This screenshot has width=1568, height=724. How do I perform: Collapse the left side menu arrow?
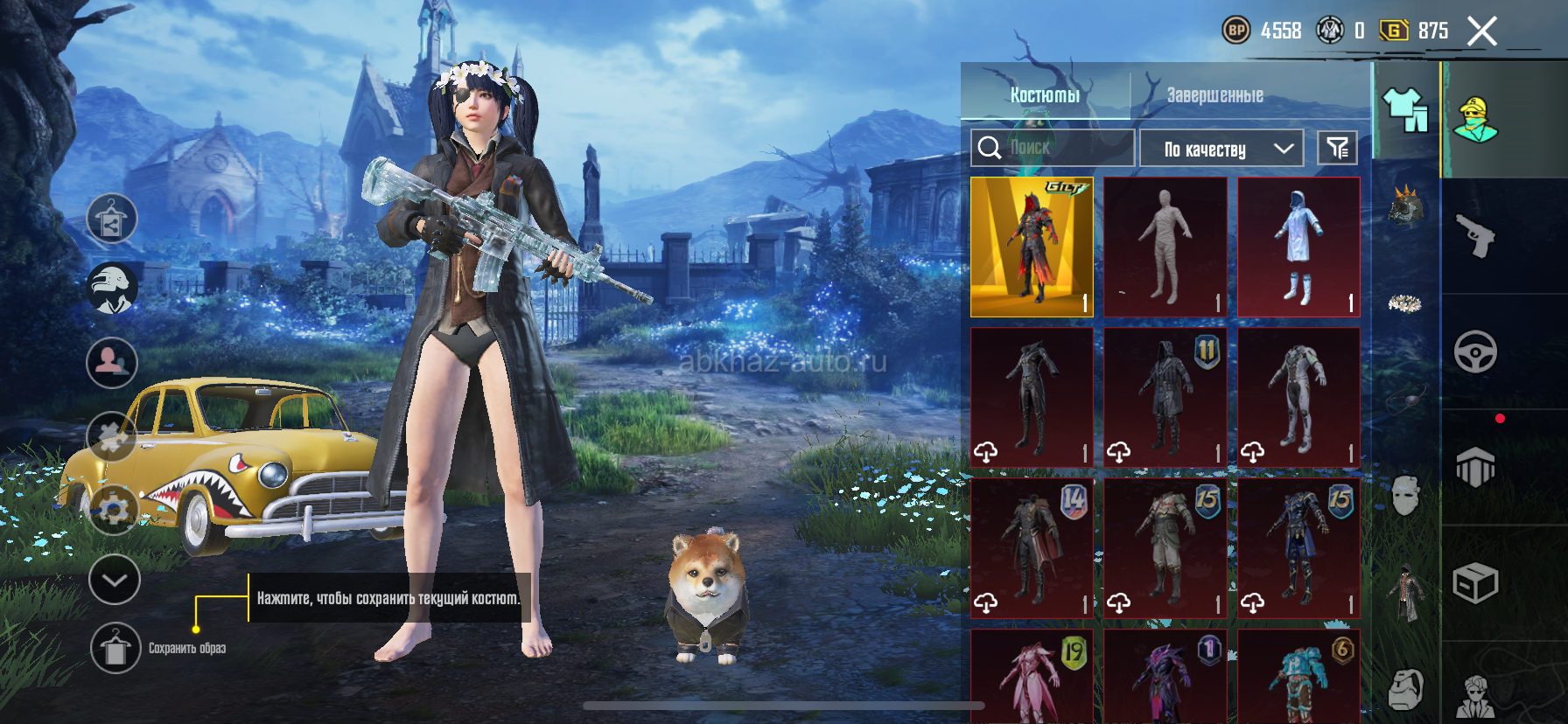(115, 580)
